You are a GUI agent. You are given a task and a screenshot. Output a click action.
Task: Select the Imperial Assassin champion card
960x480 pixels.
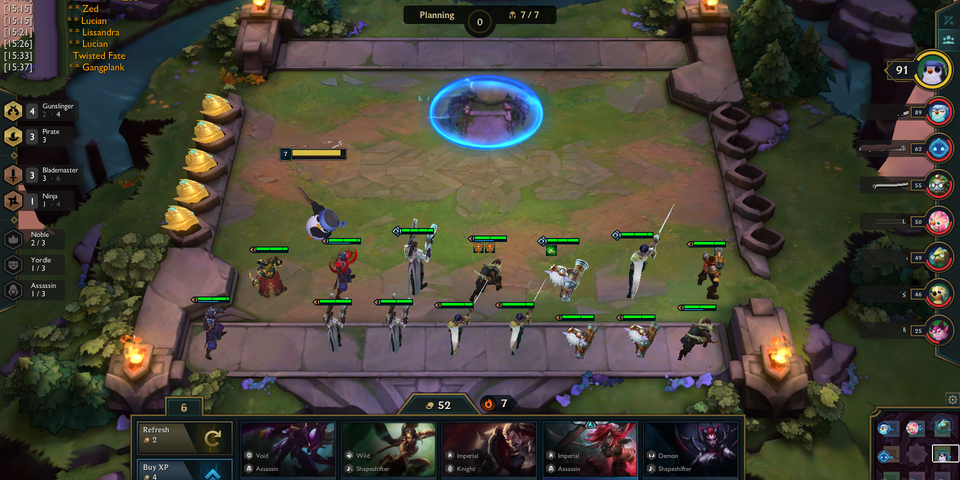[x=591, y=448]
